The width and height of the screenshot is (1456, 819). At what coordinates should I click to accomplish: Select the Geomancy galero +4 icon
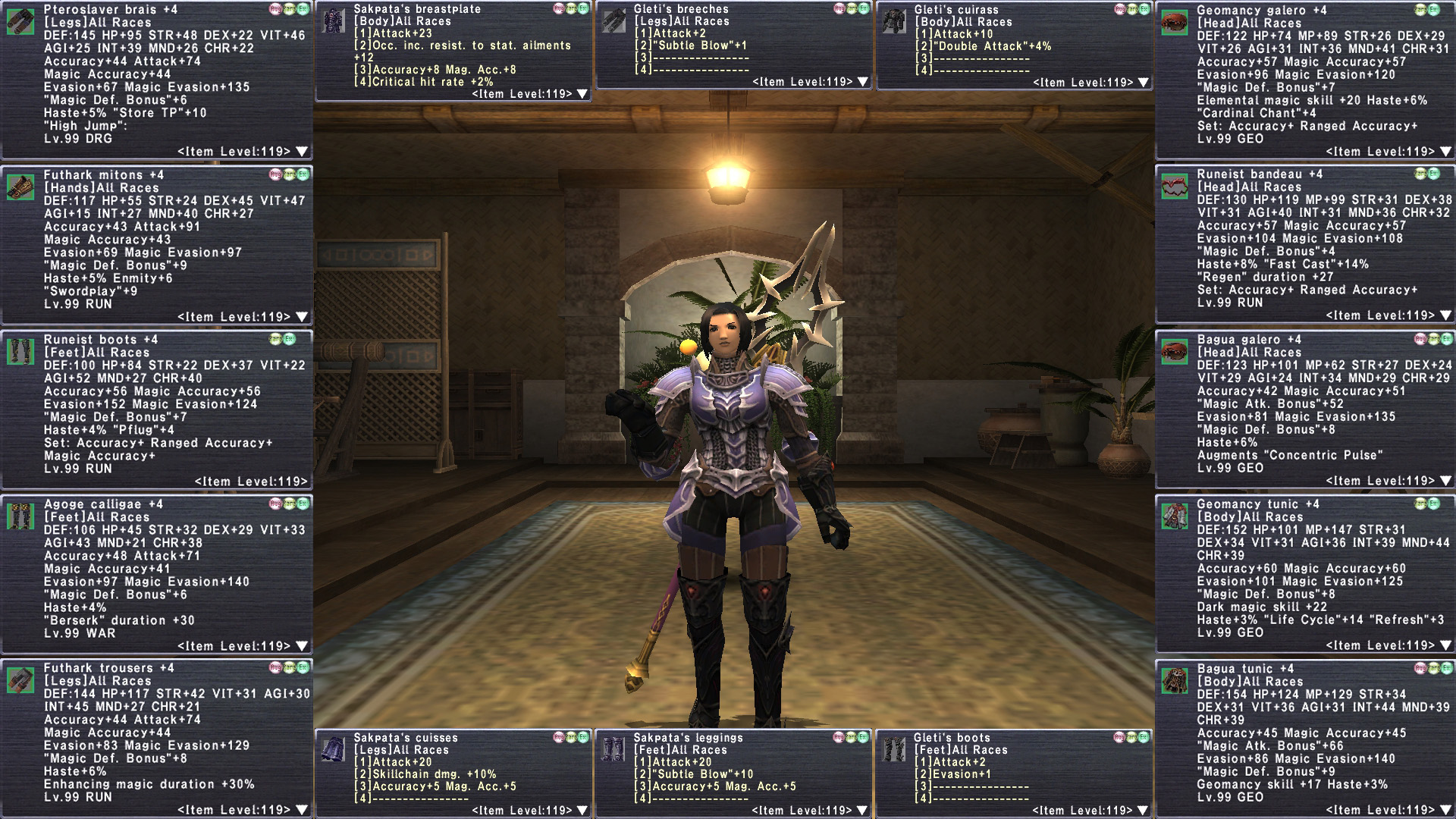pos(1174,23)
